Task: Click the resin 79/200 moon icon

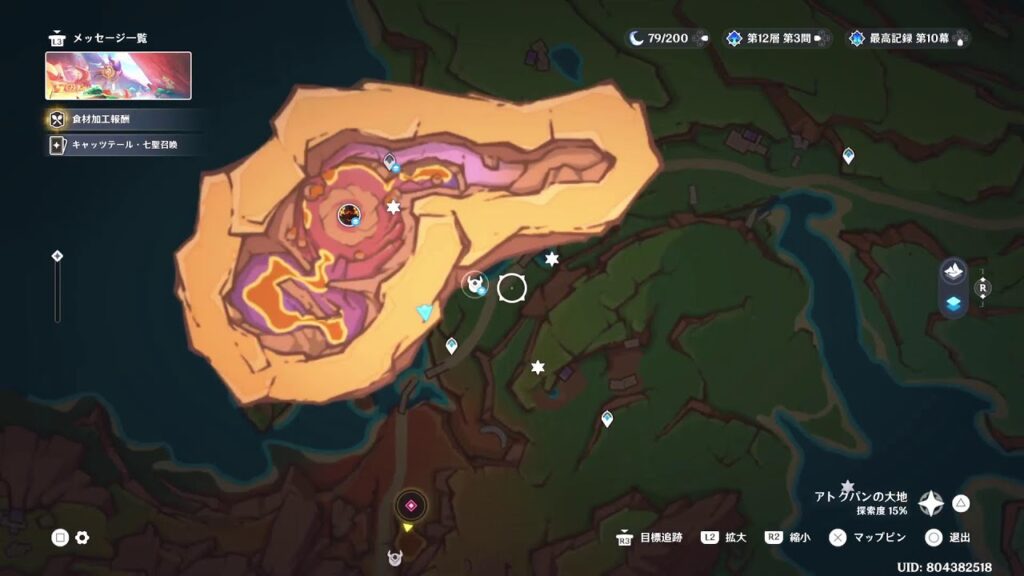Action: pyautogui.click(x=637, y=38)
